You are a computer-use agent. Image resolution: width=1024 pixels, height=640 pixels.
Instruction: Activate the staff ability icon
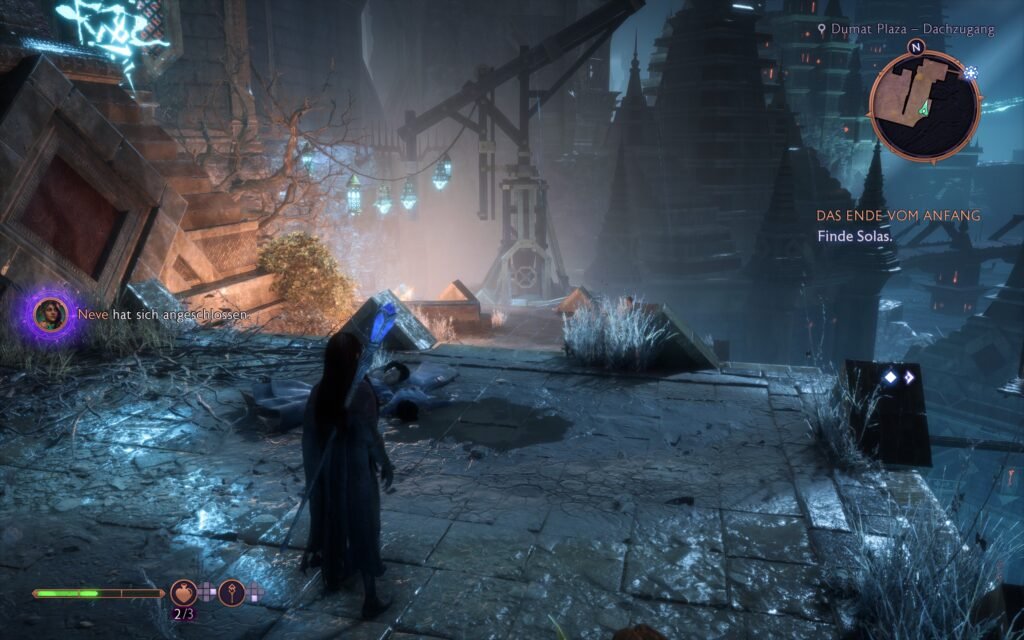click(232, 593)
